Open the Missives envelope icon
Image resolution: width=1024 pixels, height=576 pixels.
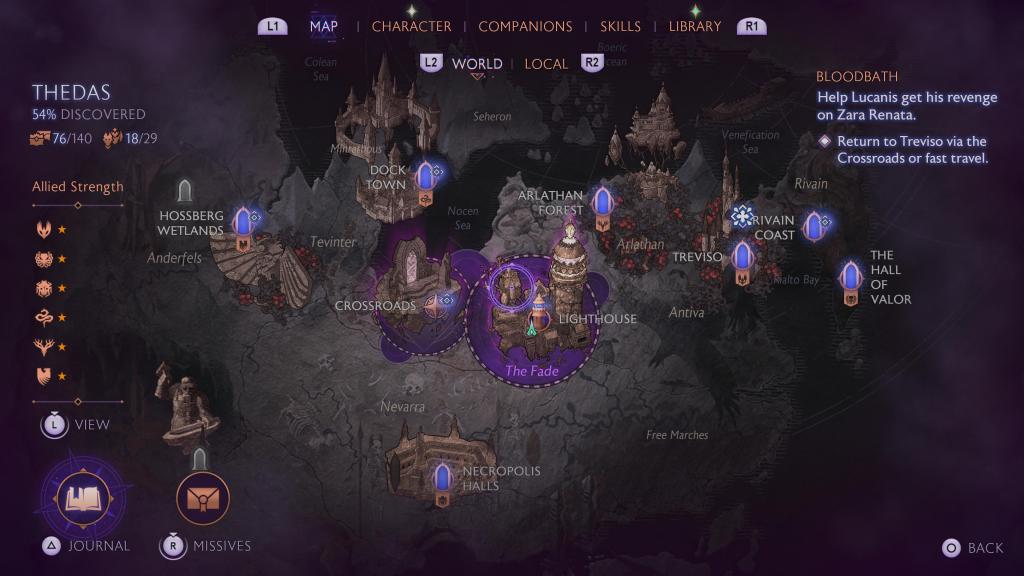pos(203,498)
